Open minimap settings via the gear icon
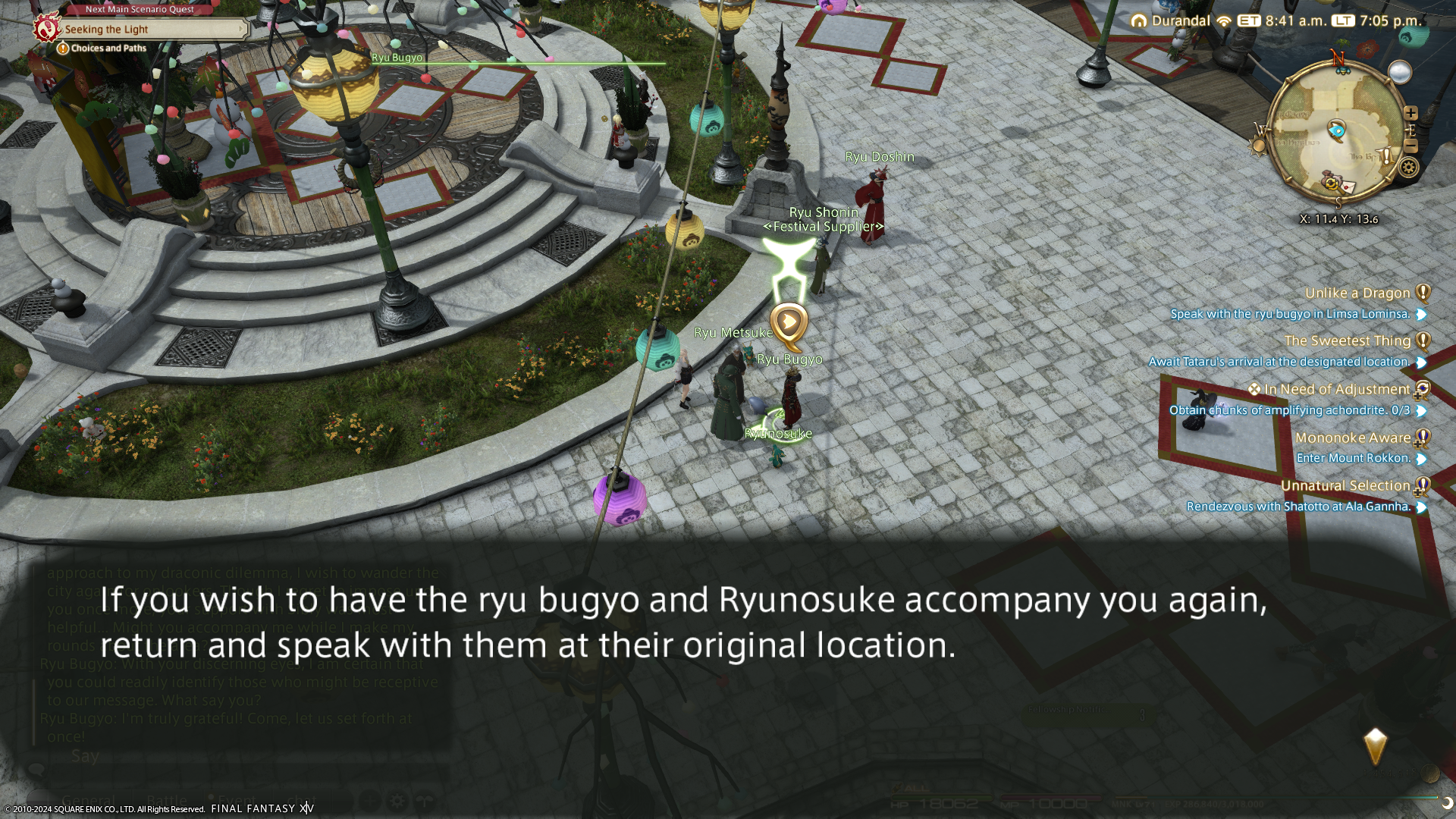Image resolution: width=1456 pixels, height=819 pixels. [x=1409, y=167]
